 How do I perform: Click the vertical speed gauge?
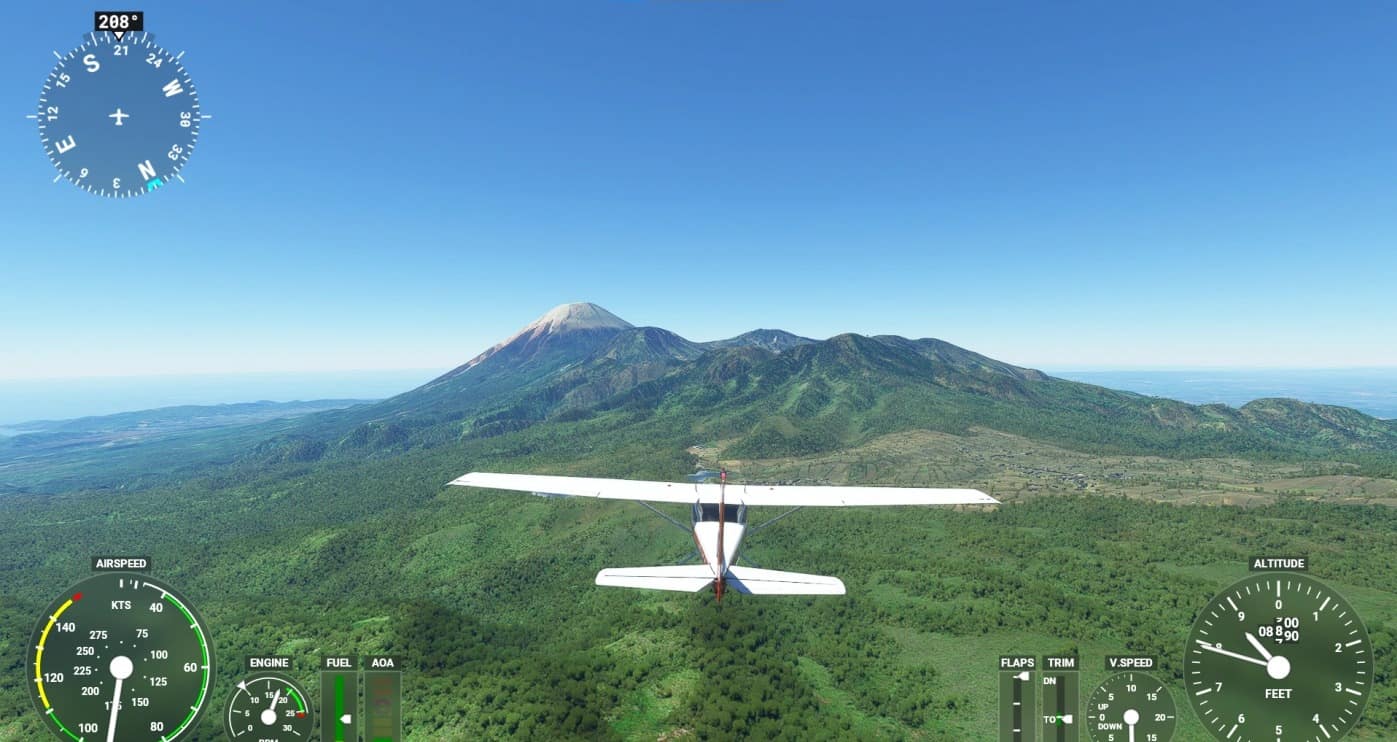tap(1131, 710)
